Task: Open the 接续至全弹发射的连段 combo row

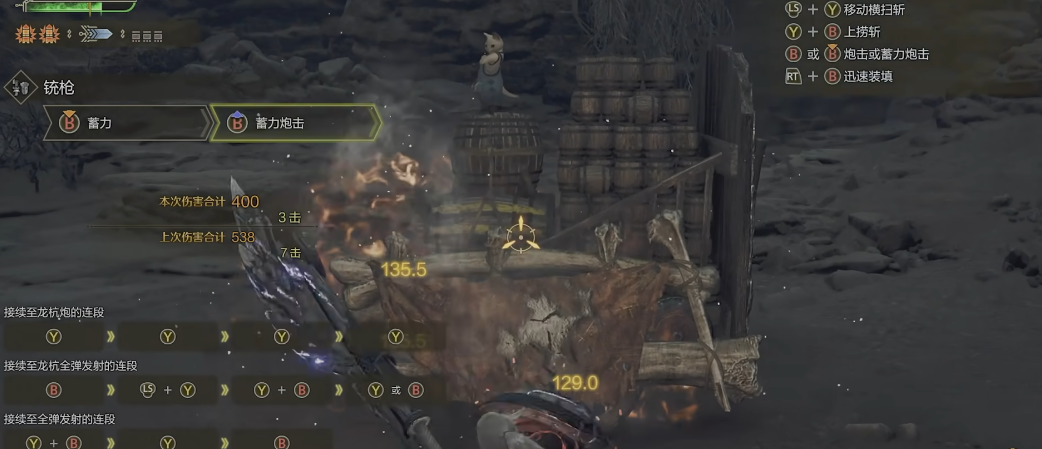Action: point(59,419)
